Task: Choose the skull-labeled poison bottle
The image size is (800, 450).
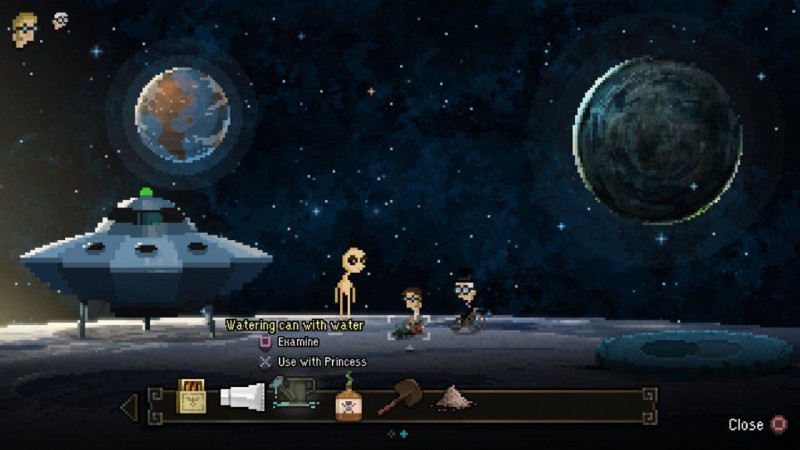Action: click(x=348, y=398)
